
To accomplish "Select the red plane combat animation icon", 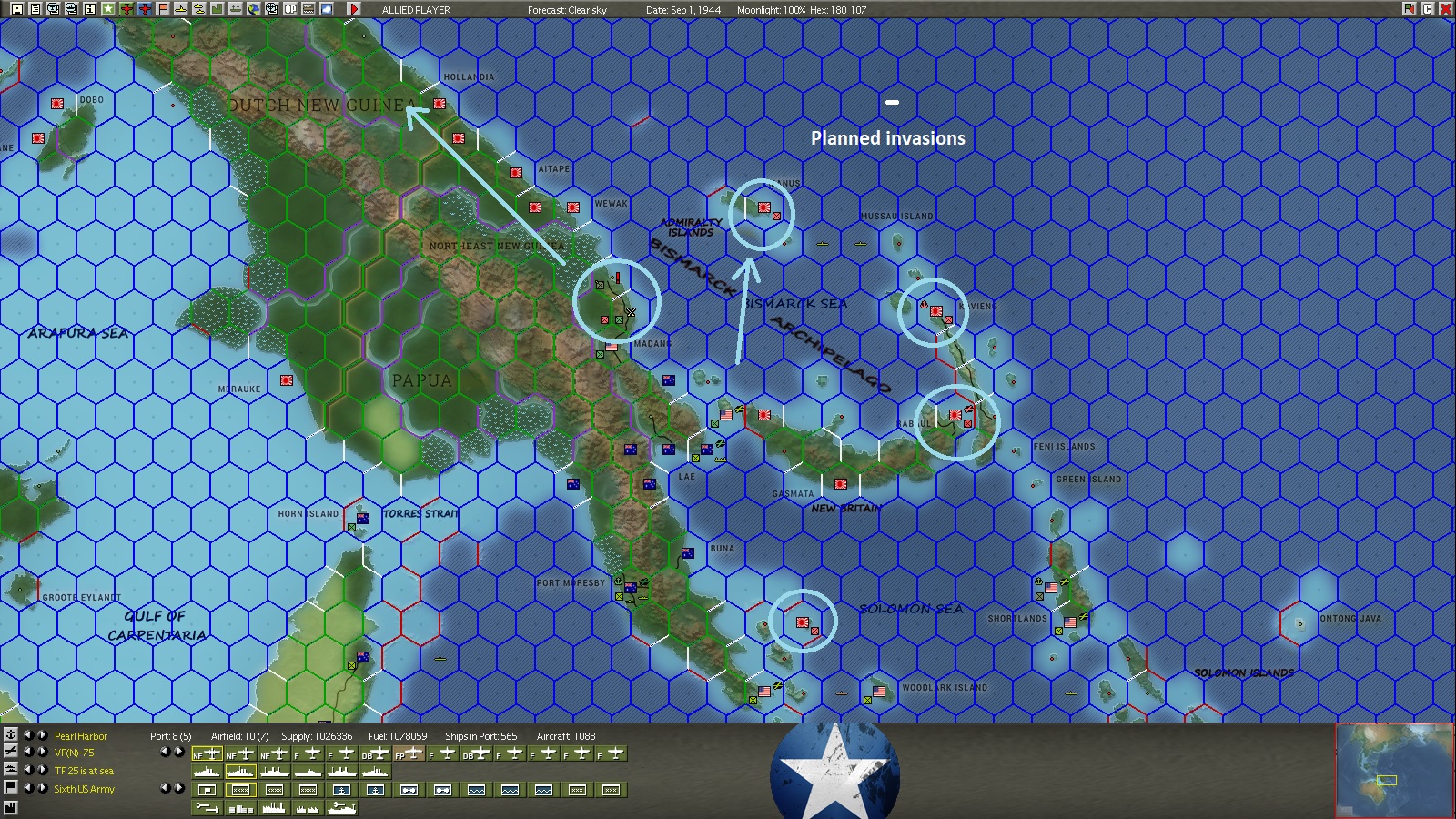I will point(126,9).
